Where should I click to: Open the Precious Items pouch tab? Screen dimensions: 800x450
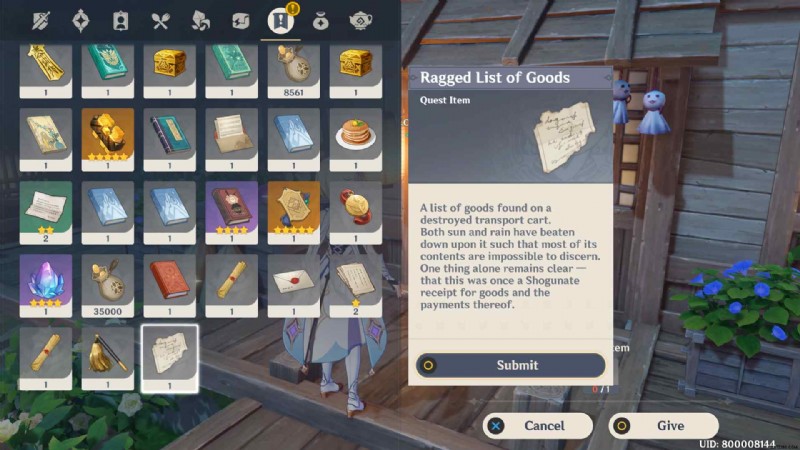pyautogui.click(x=320, y=20)
